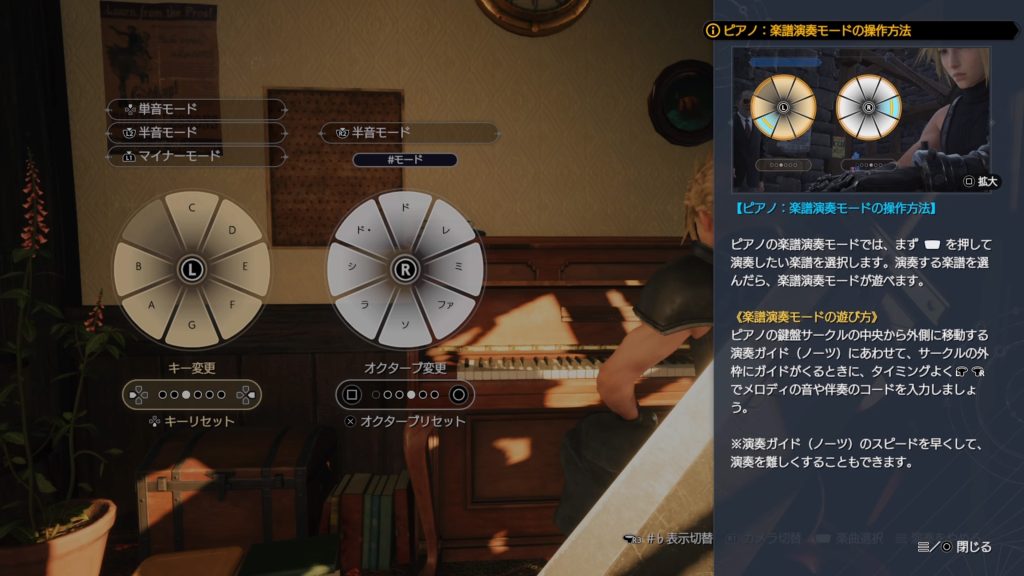The width and height of the screenshot is (1024, 576).
Task: Select the A segment on the chord wheel
Action: coord(152,306)
